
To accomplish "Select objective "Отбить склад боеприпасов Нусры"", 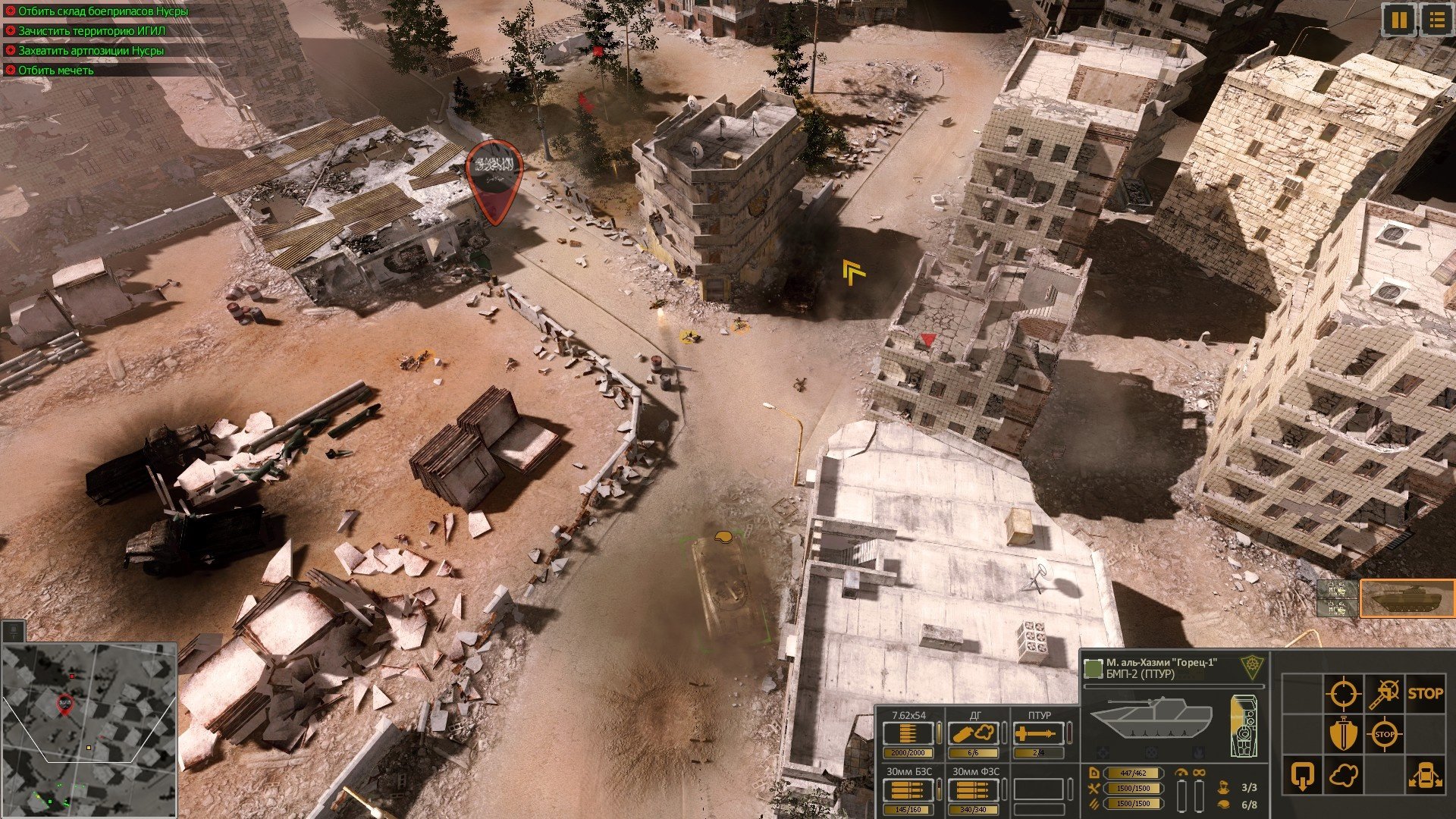I will click(102, 11).
